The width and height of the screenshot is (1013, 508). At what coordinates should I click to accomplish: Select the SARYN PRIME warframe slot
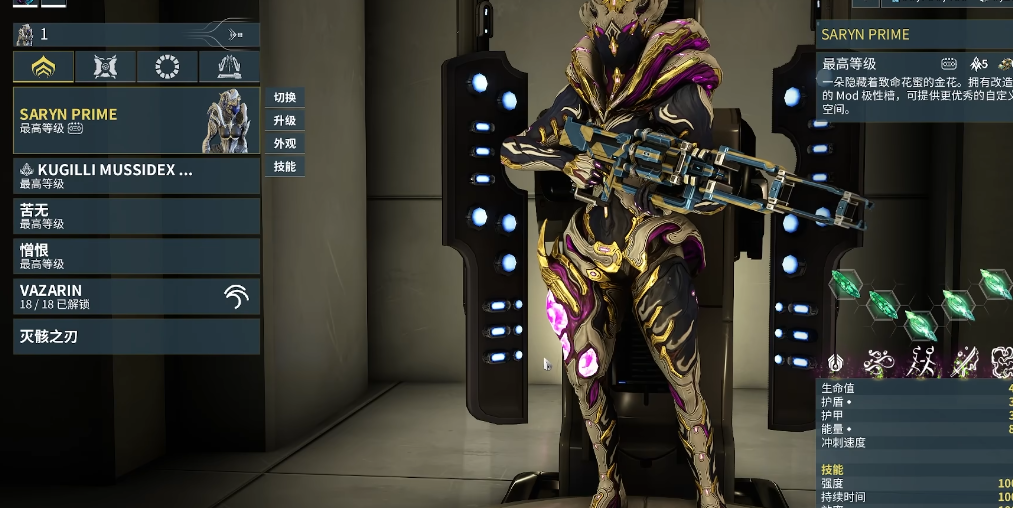[136, 121]
